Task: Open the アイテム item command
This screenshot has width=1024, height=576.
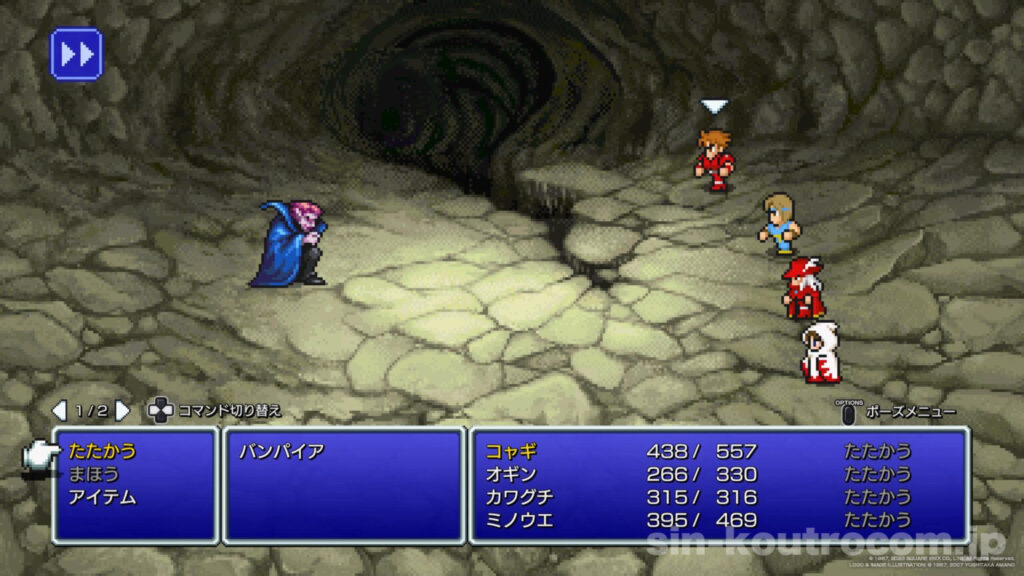Action: click(x=103, y=497)
